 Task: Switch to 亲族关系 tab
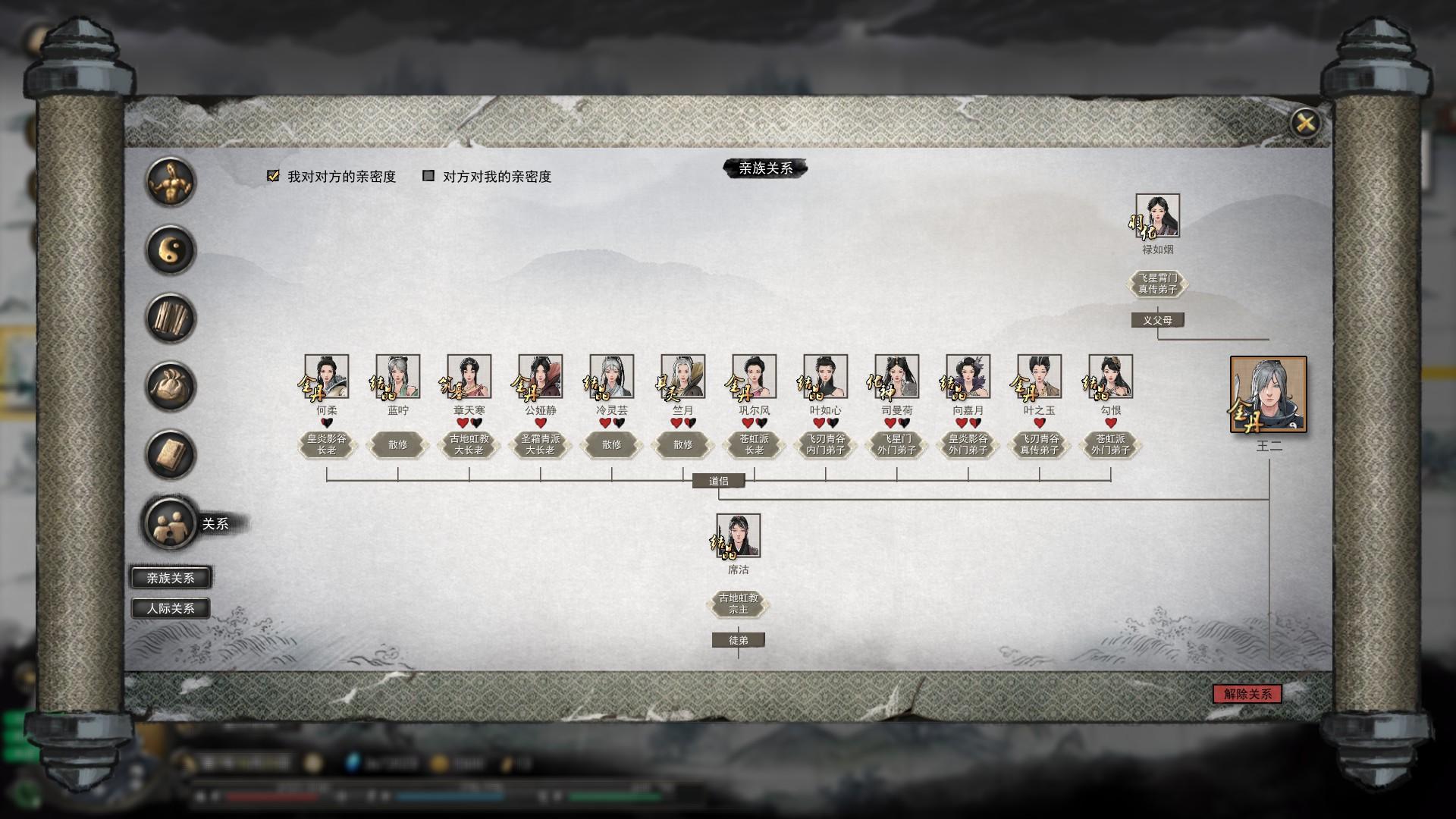click(x=171, y=578)
